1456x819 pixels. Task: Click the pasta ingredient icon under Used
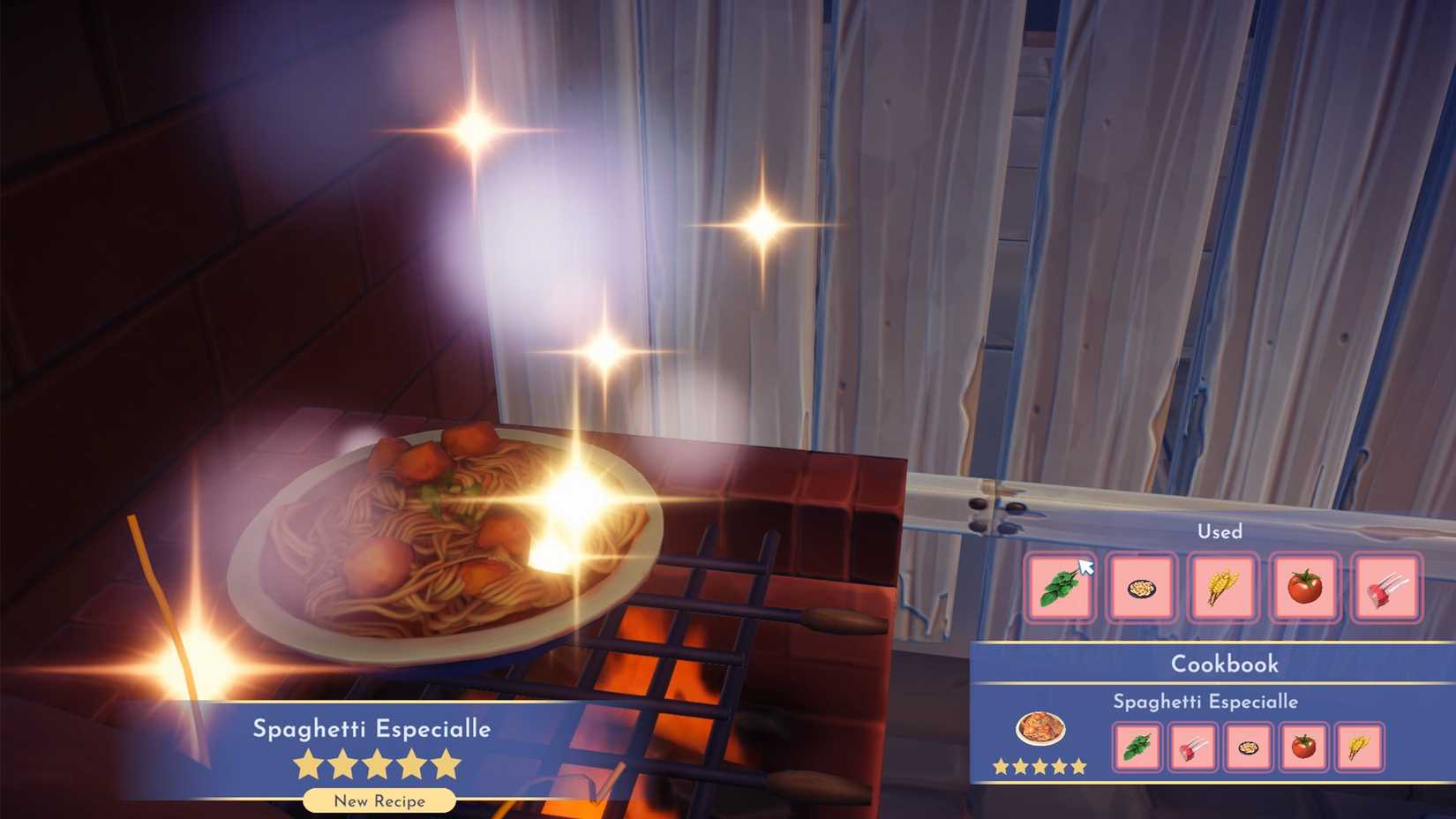click(x=1142, y=586)
